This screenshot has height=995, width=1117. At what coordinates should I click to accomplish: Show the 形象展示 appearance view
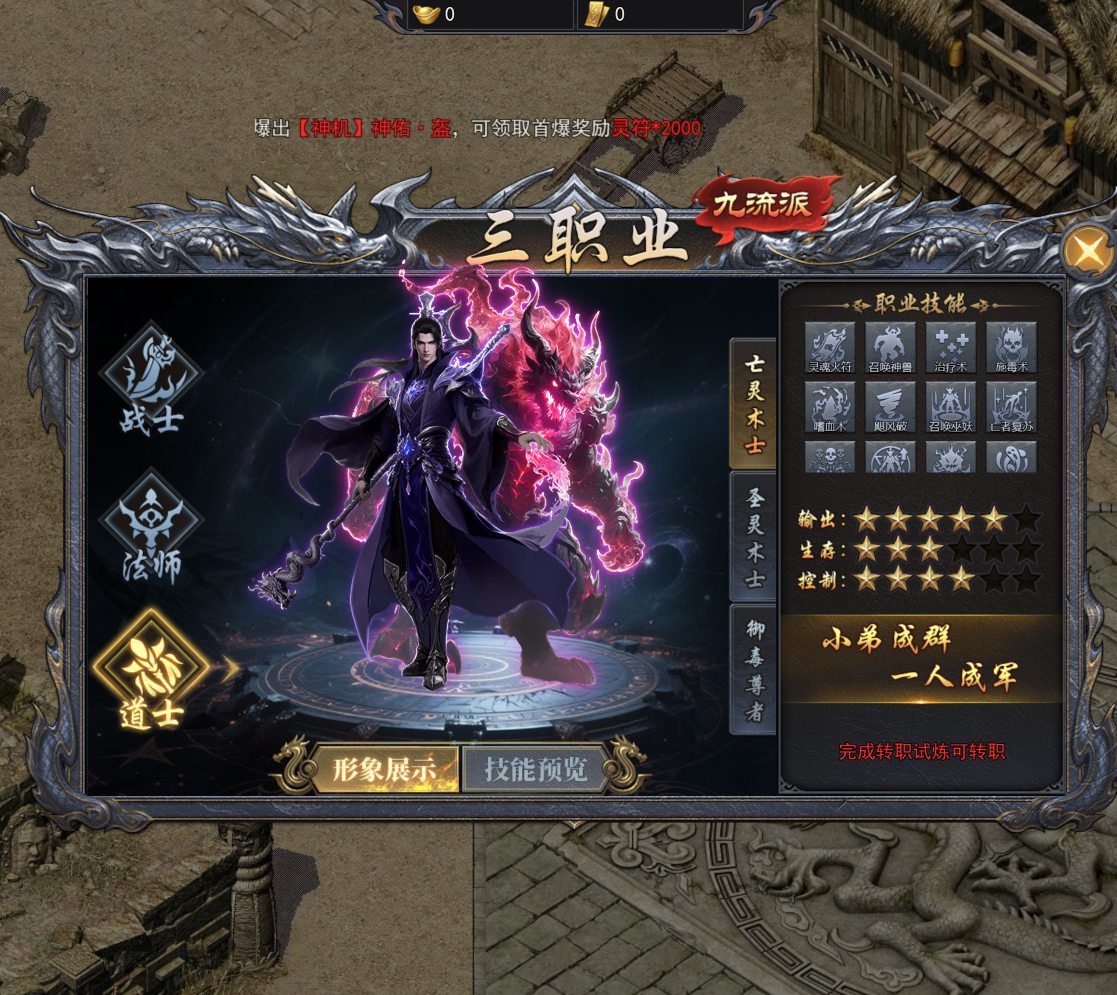click(384, 769)
